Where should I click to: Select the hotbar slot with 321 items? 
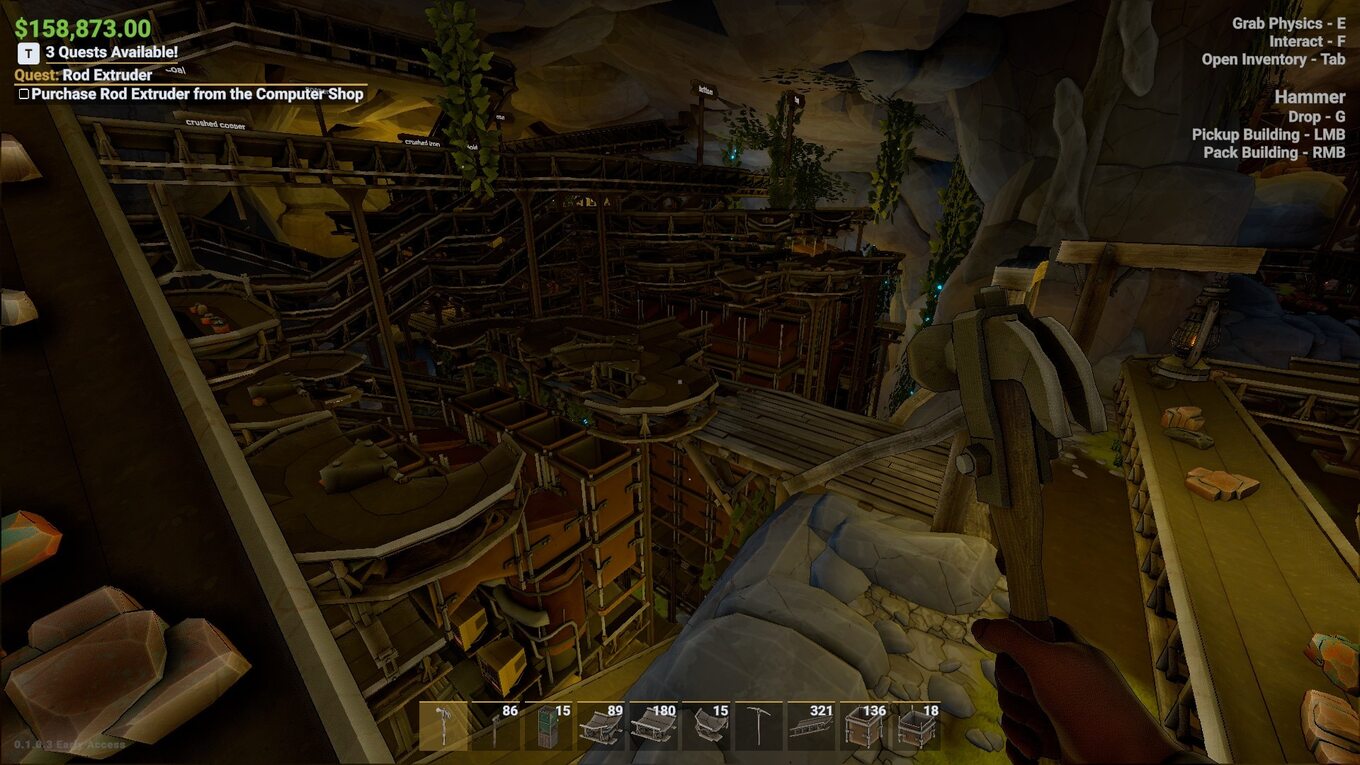tap(811, 726)
